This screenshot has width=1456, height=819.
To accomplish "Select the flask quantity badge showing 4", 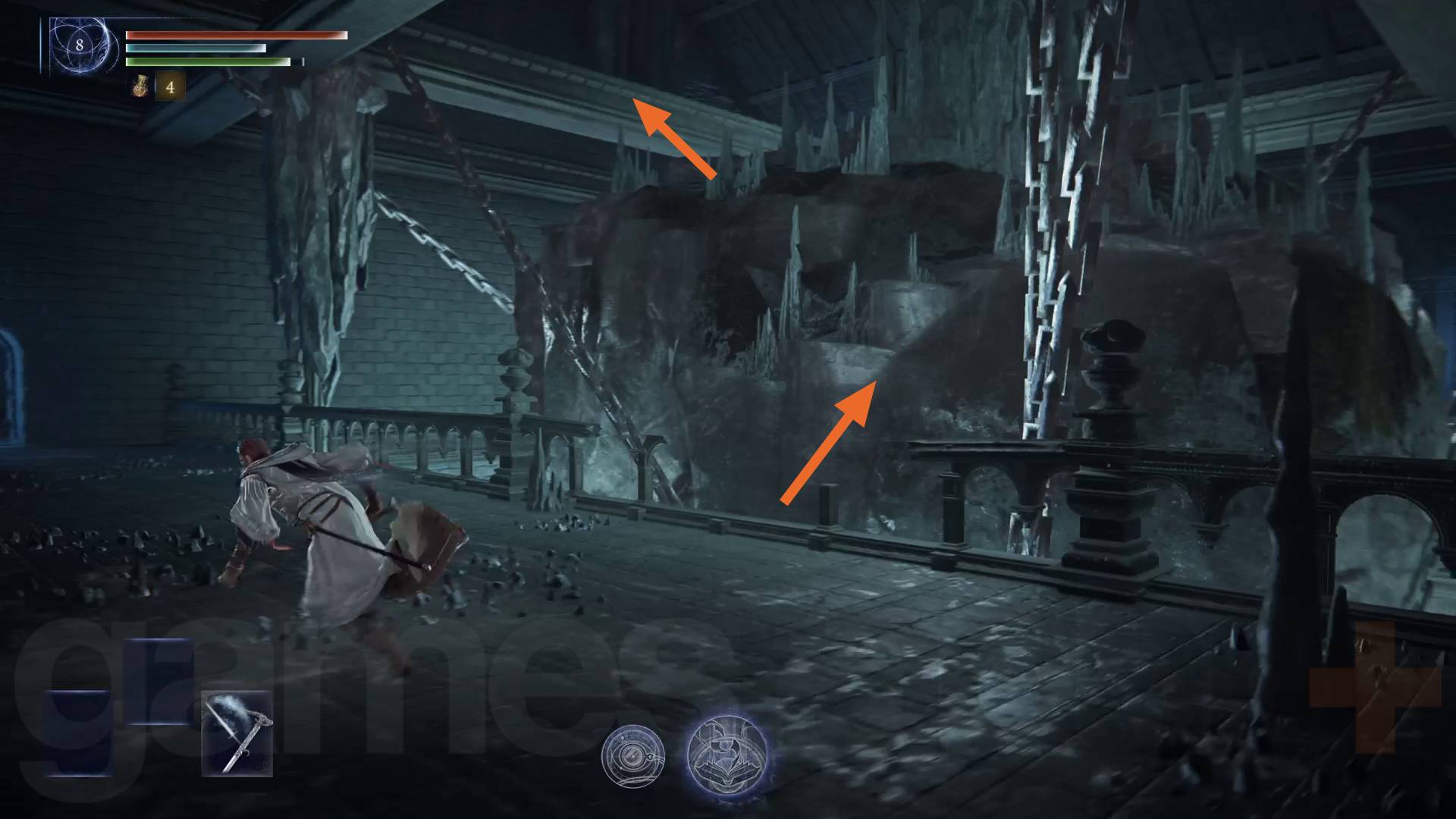I will [x=171, y=86].
